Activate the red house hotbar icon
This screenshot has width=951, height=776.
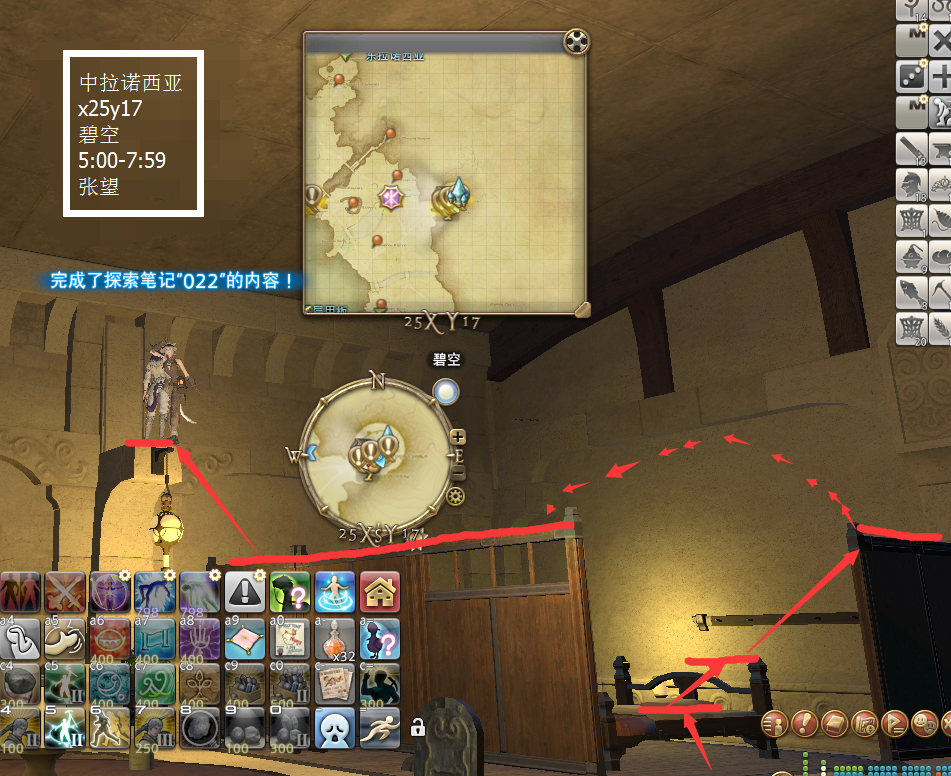(x=380, y=592)
